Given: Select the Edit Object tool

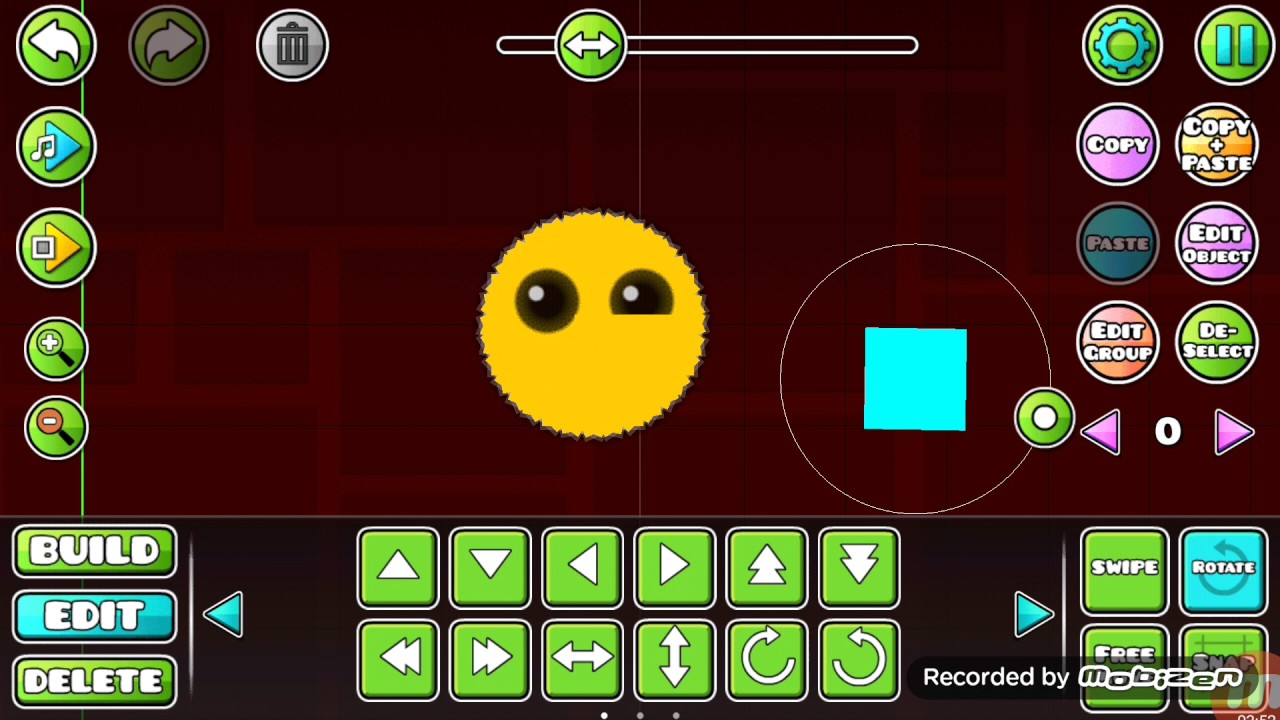Looking at the screenshot, I should (1217, 242).
